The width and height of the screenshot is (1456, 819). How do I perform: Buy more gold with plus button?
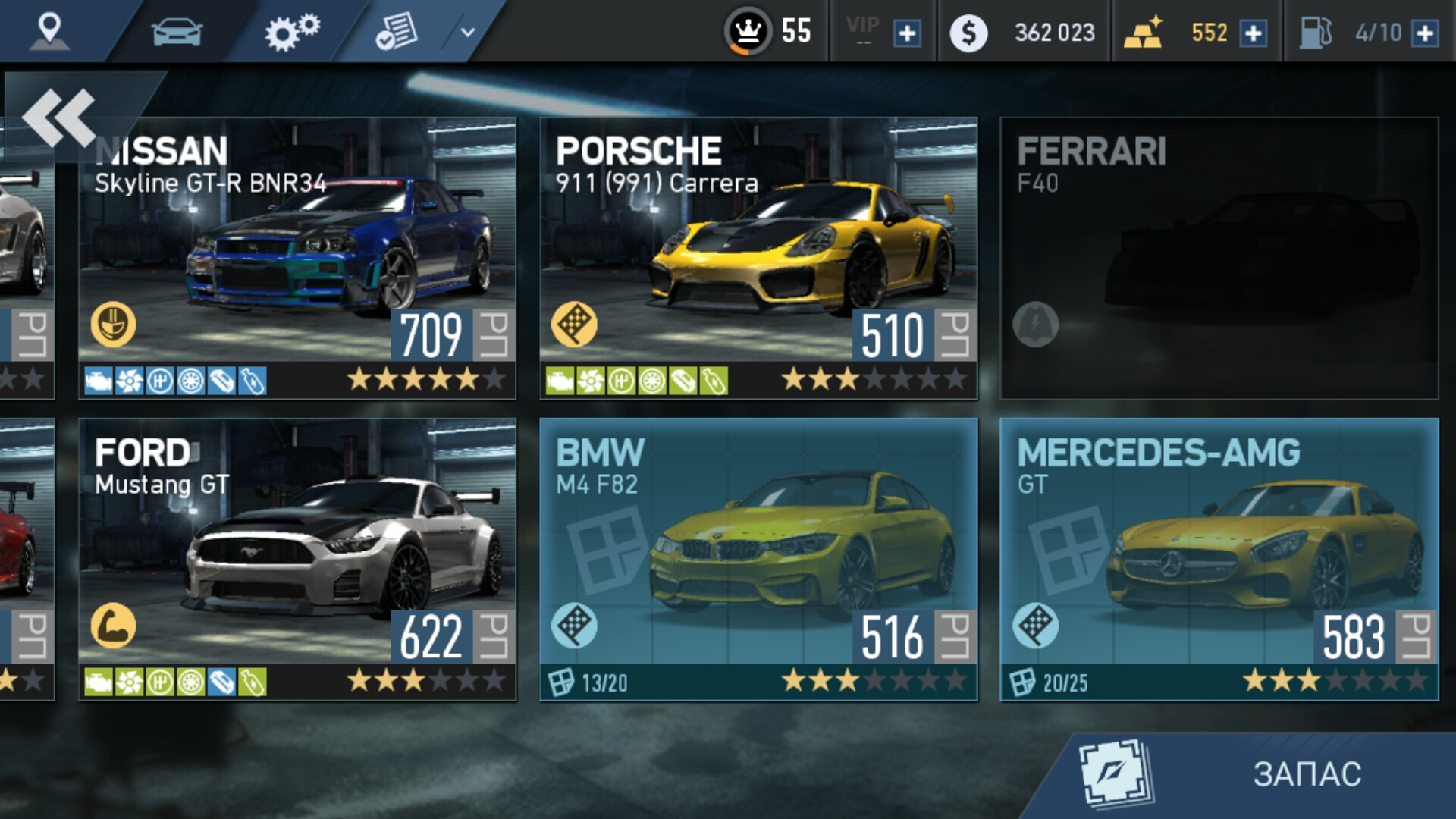(1253, 33)
